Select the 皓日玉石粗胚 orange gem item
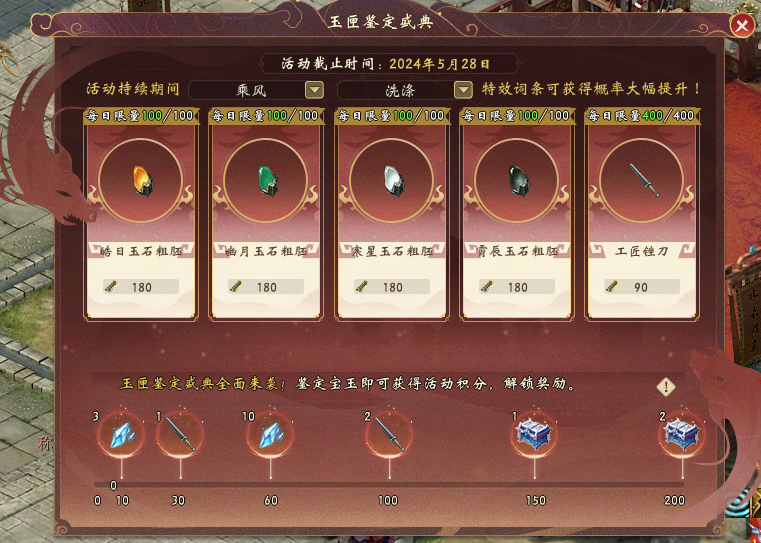 click(x=140, y=181)
